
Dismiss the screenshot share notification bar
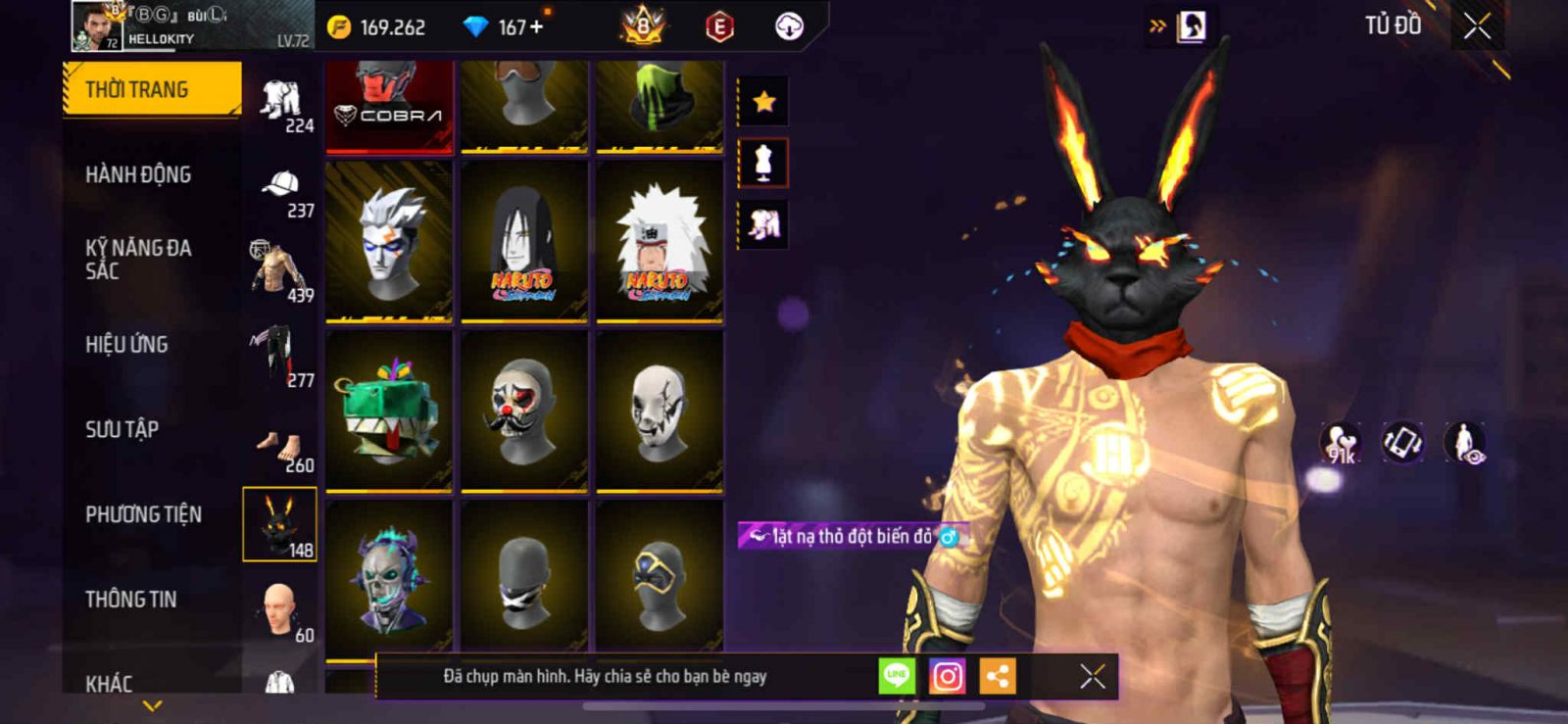pyautogui.click(x=1092, y=676)
